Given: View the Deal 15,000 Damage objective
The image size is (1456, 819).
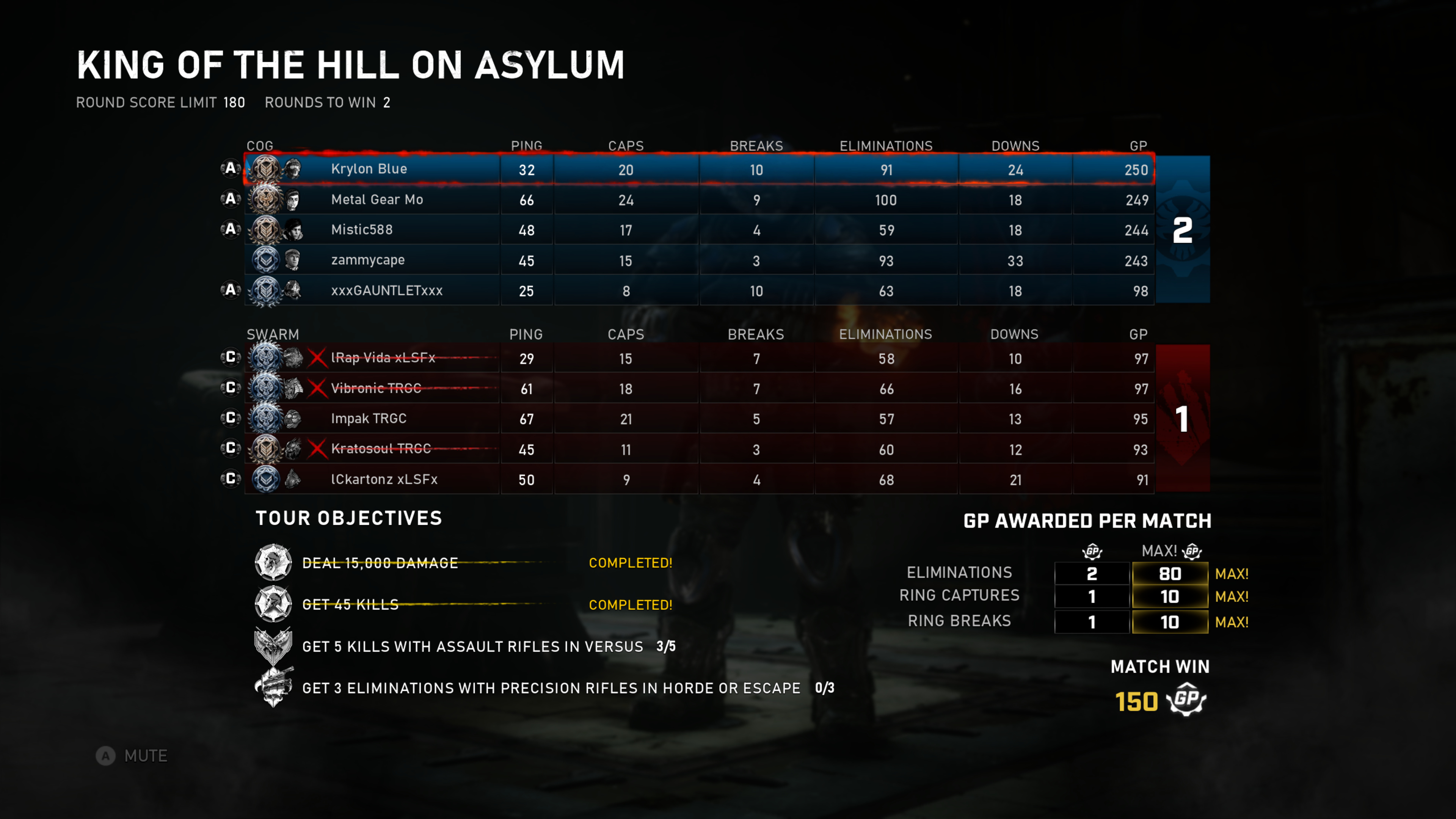Looking at the screenshot, I should [380, 563].
